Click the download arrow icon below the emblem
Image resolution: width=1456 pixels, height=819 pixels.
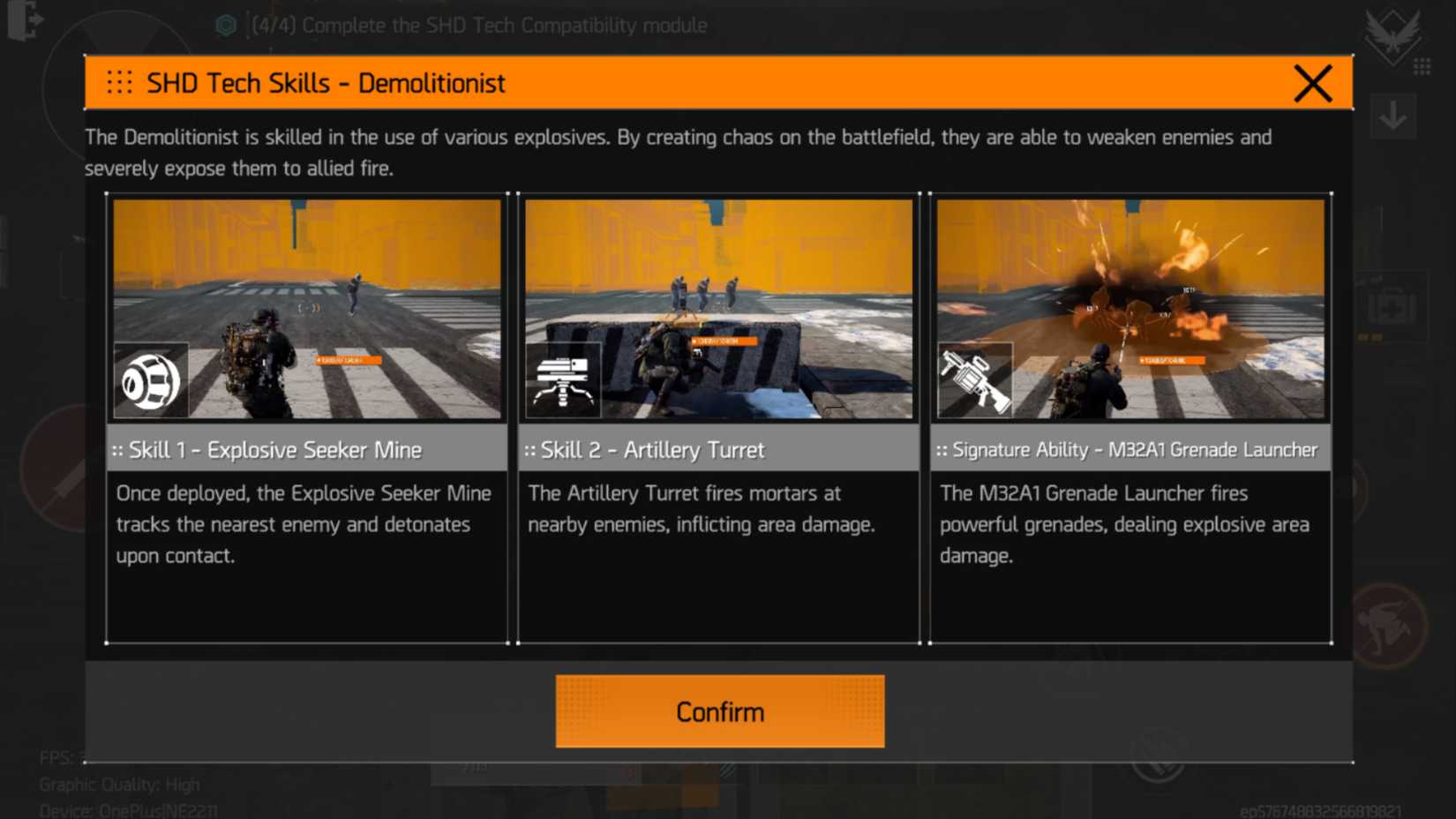(x=1394, y=115)
